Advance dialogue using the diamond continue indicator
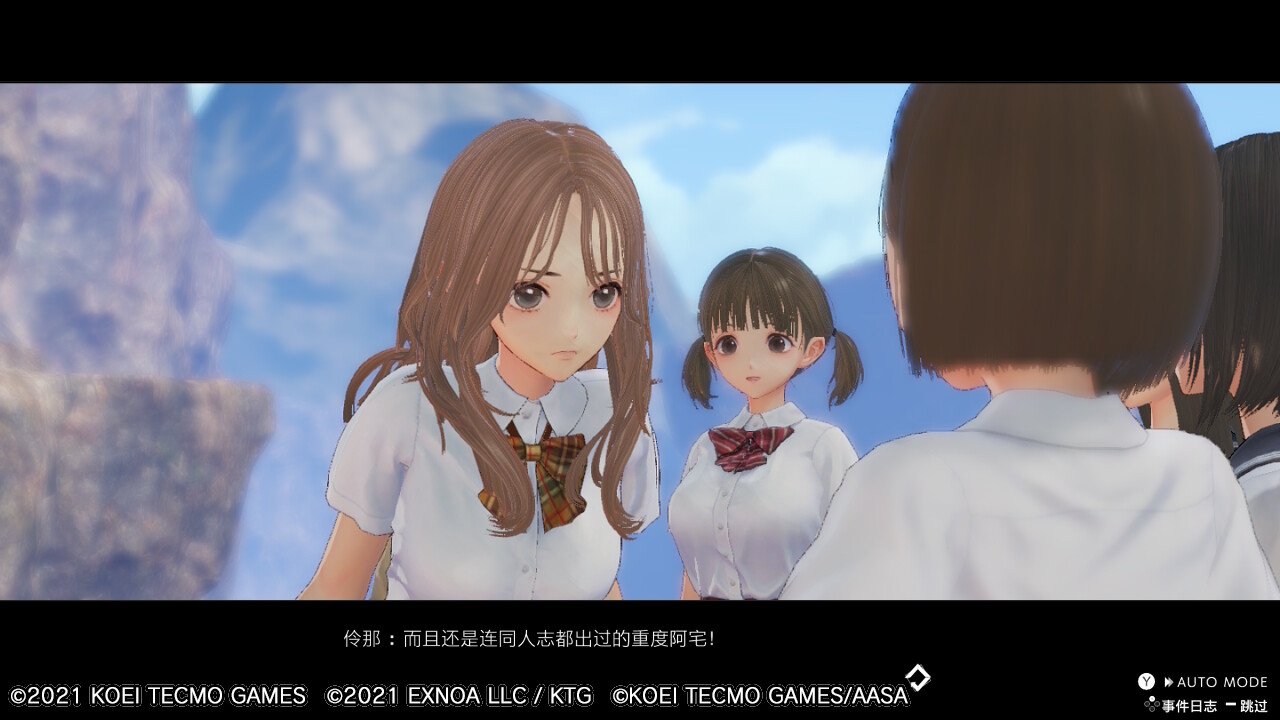The image size is (1280, 720). pyautogui.click(x=917, y=678)
